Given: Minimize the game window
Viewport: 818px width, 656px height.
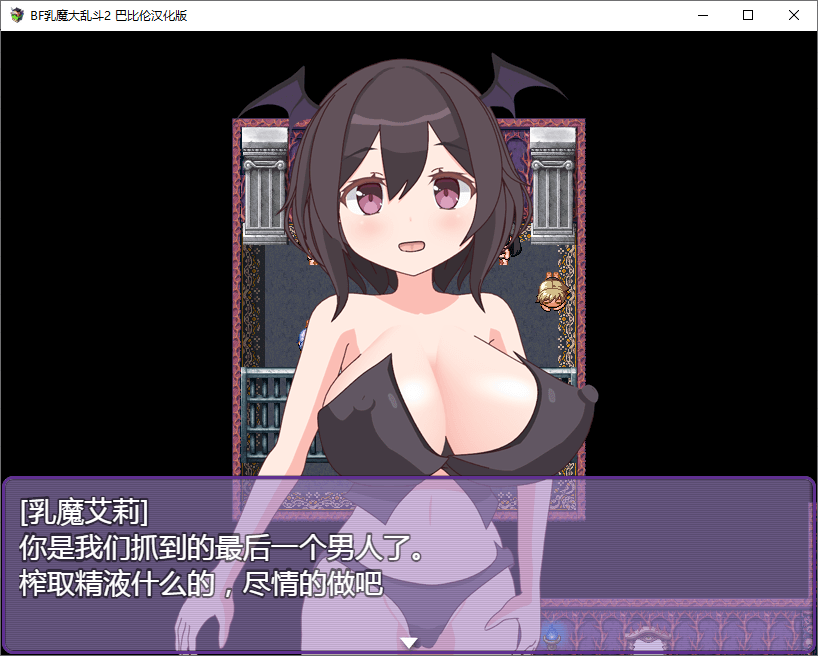Looking at the screenshot, I should pyautogui.click(x=702, y=15).
